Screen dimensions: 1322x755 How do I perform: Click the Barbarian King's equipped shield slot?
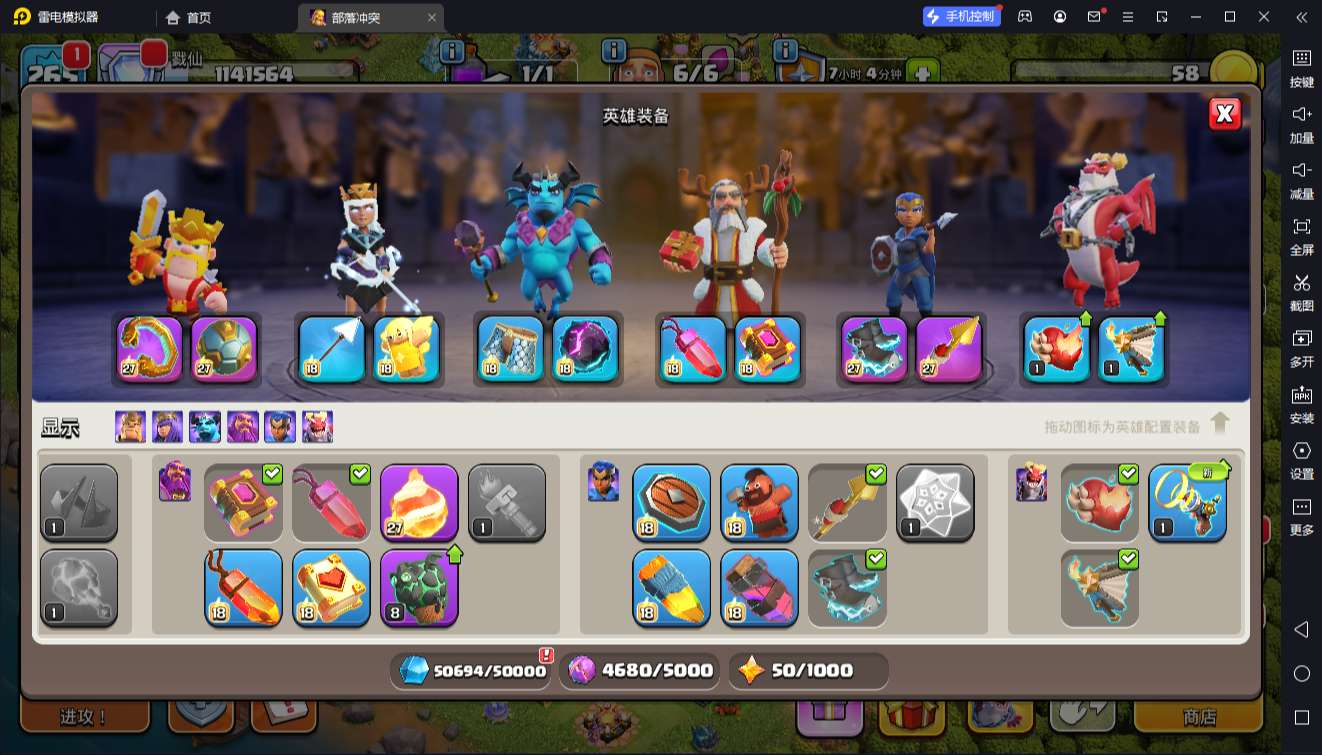point(224,349)
